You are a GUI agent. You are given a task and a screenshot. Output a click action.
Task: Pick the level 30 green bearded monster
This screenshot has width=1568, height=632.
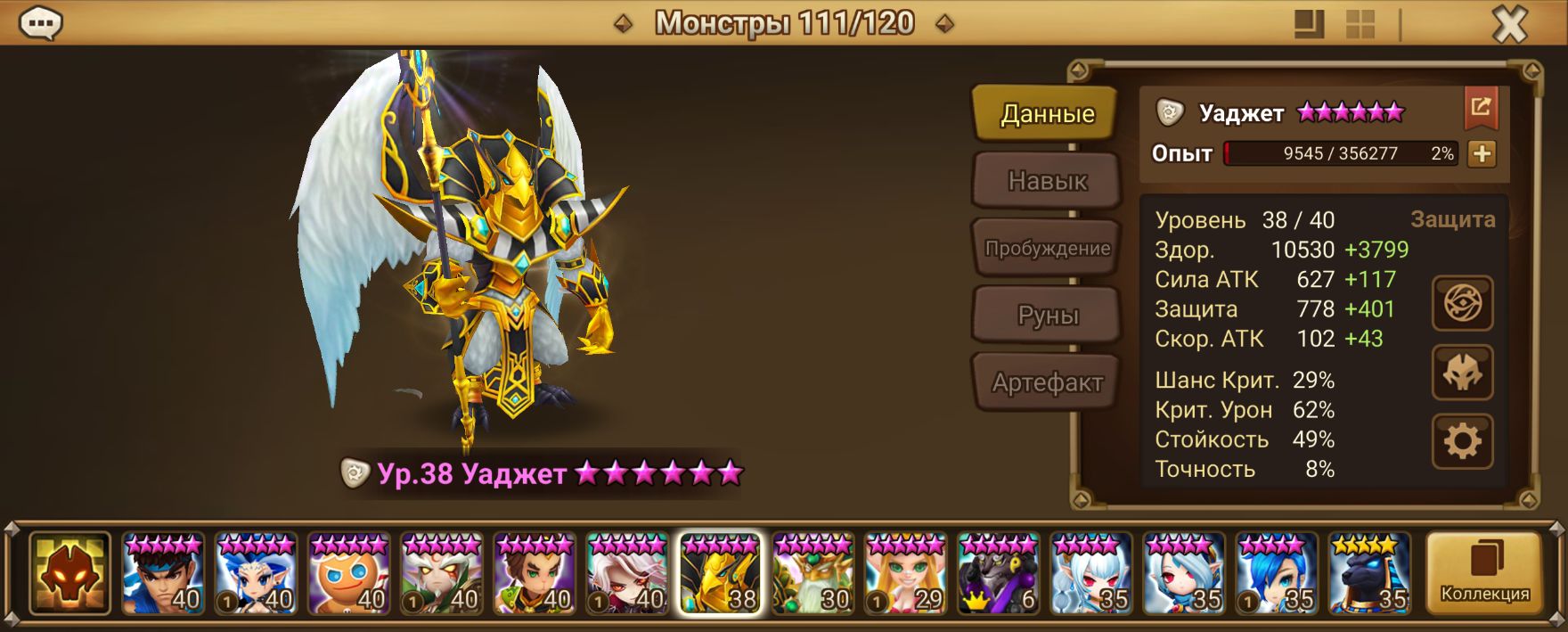(813, 573)
